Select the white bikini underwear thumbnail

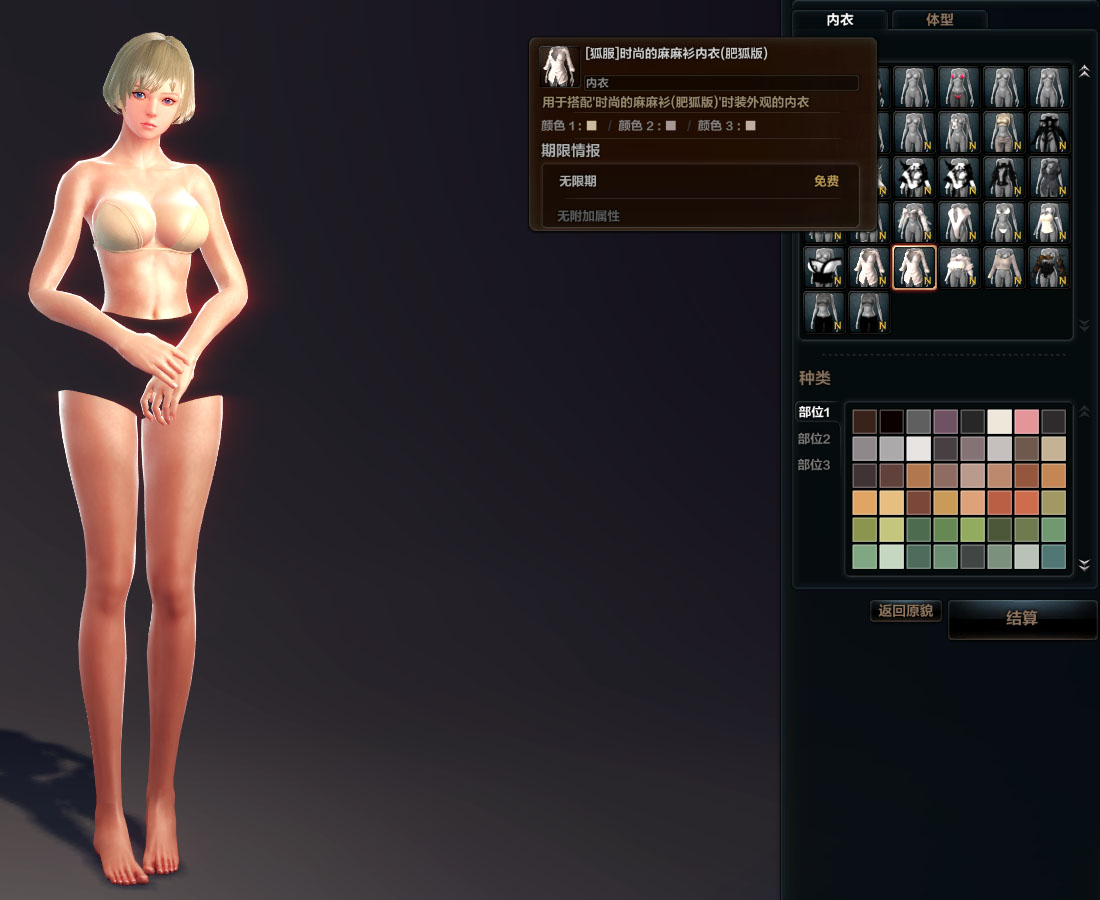(1004, 222)
